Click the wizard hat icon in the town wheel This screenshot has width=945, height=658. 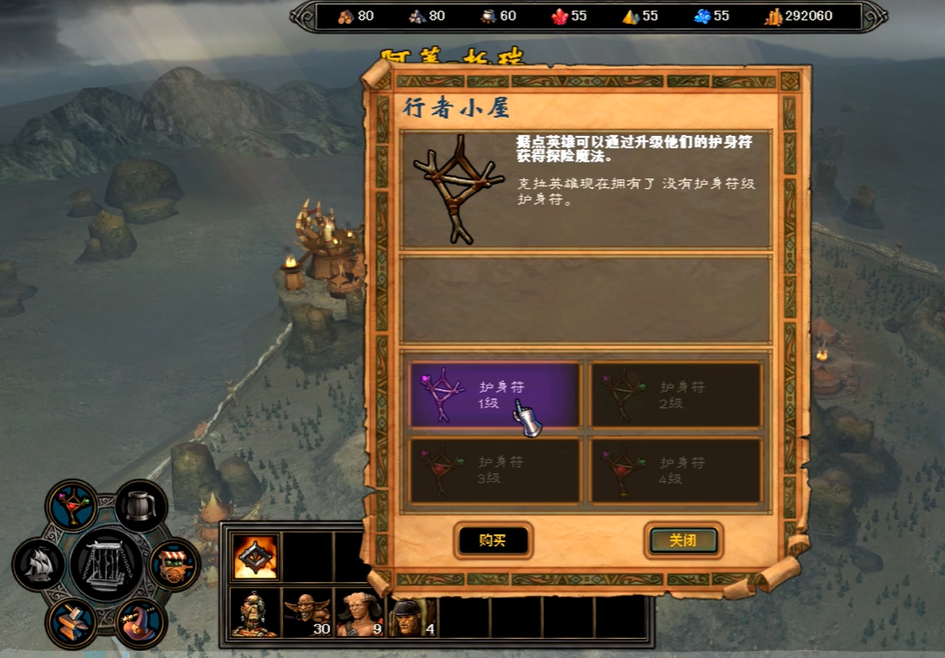click(x=141, y=621)
